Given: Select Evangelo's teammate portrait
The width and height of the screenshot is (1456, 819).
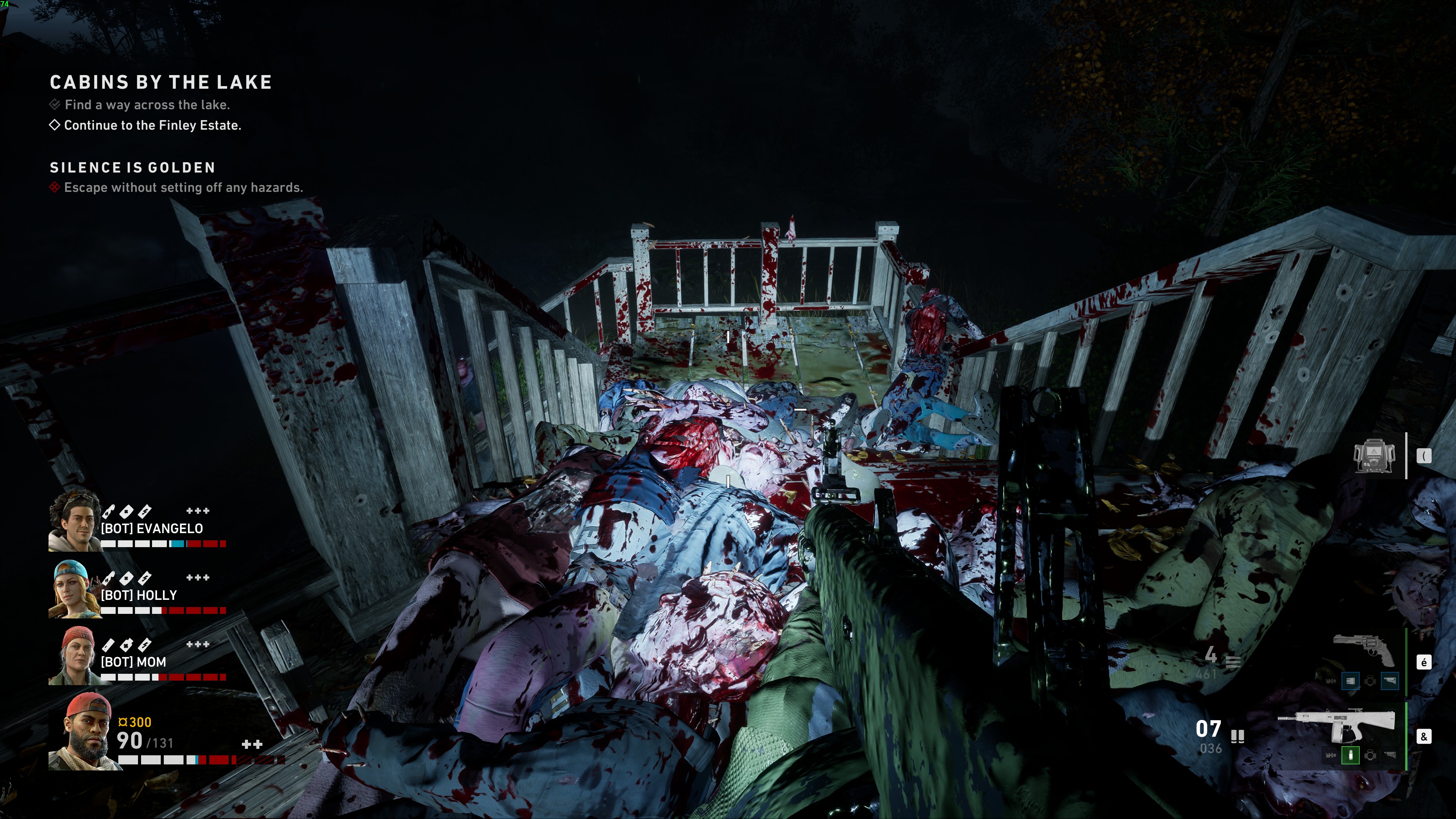Looking at the screenshot, I should pos(74,521).
